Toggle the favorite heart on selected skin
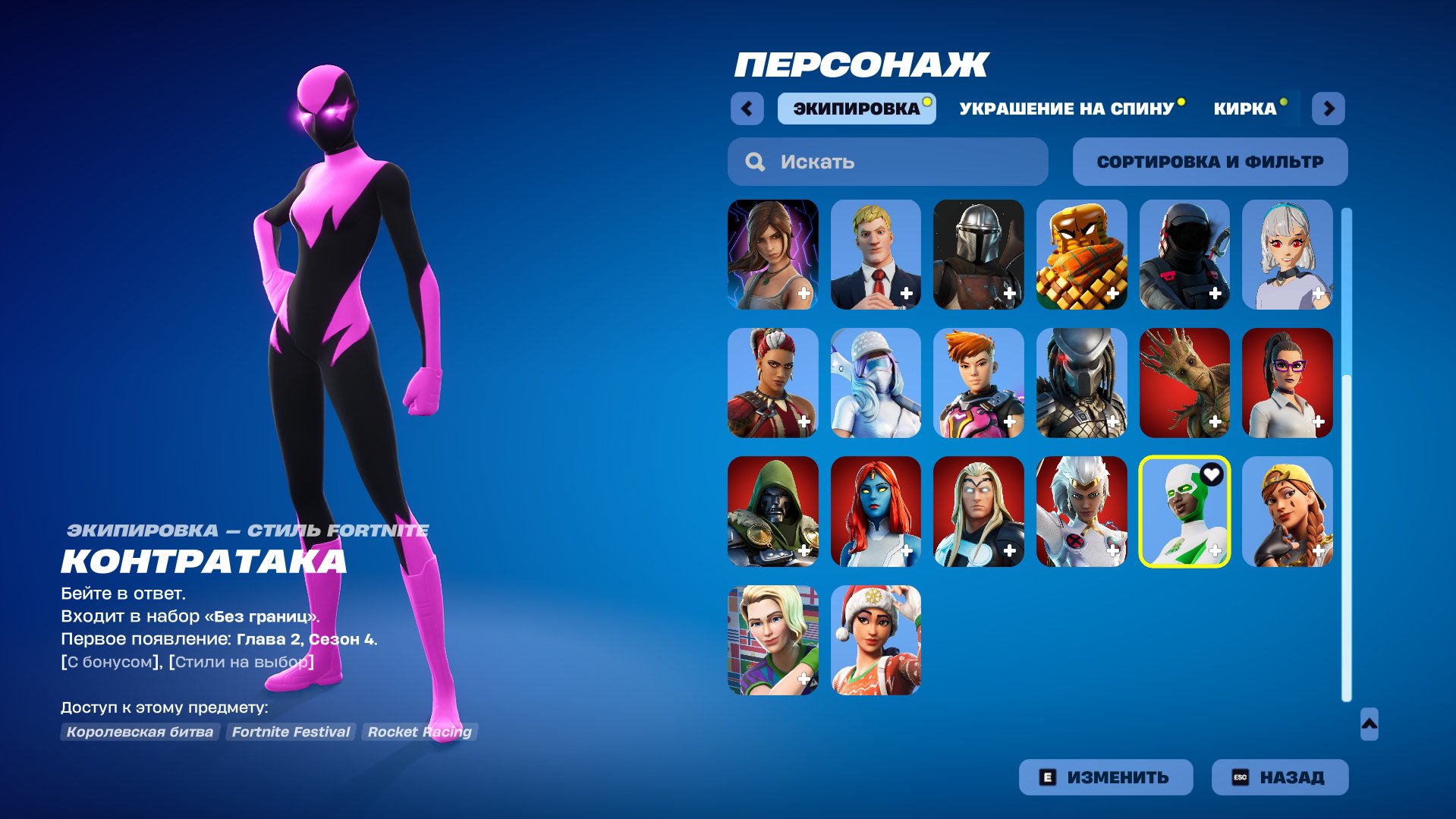 tap(1212, 472)
